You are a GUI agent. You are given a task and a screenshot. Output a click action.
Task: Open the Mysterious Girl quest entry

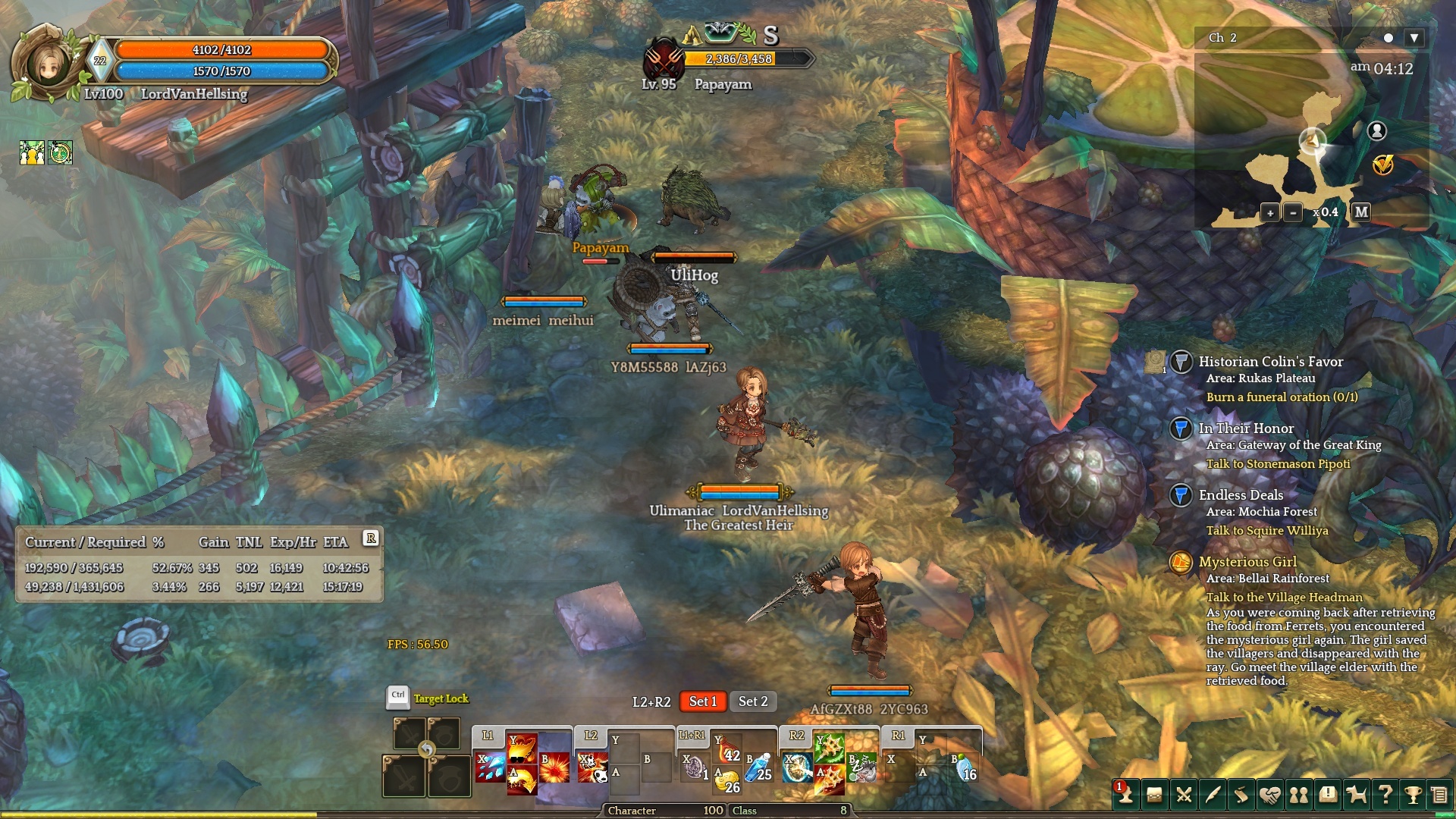coord(1247,562)
